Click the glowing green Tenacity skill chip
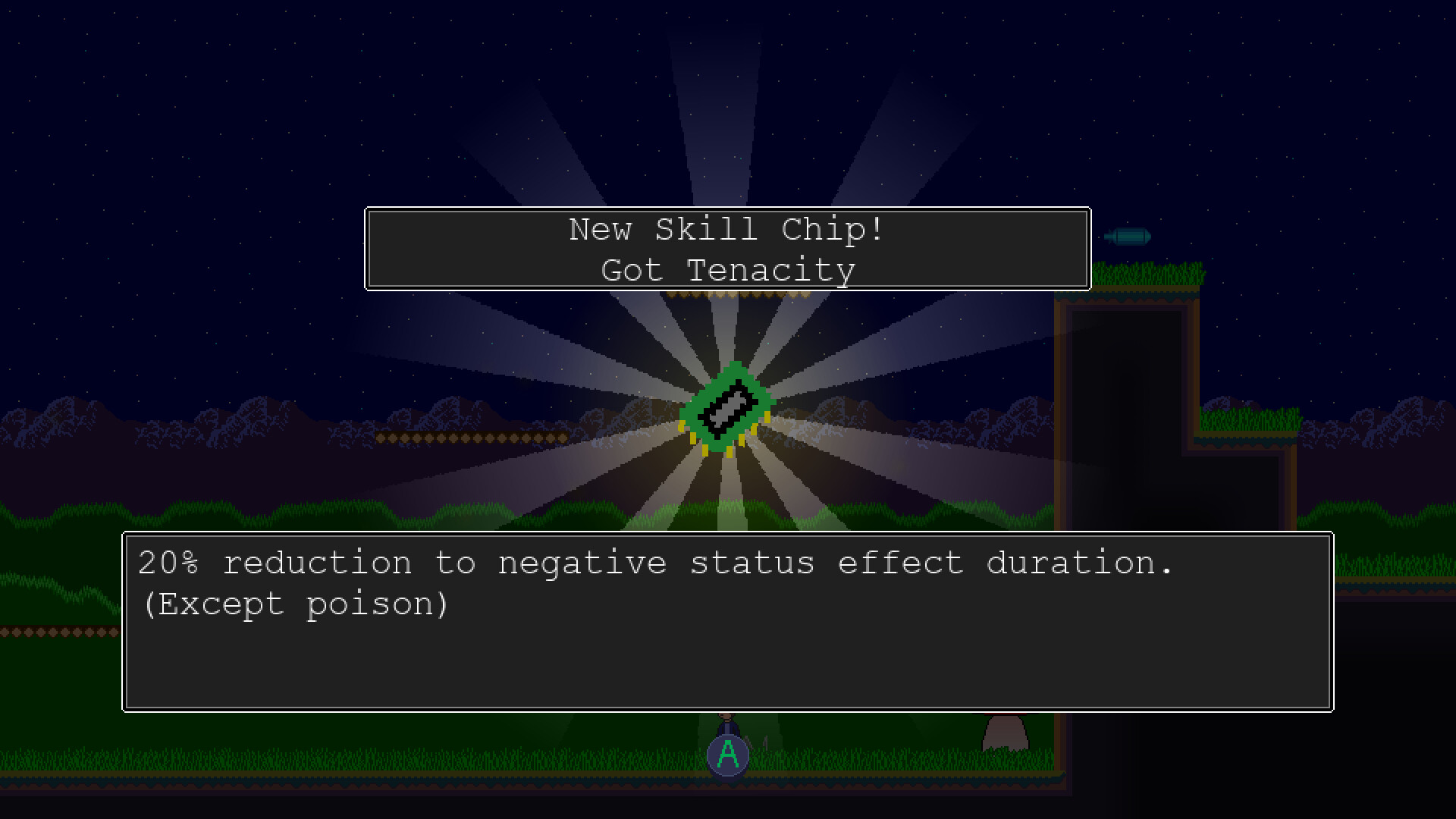 [728, 413]
